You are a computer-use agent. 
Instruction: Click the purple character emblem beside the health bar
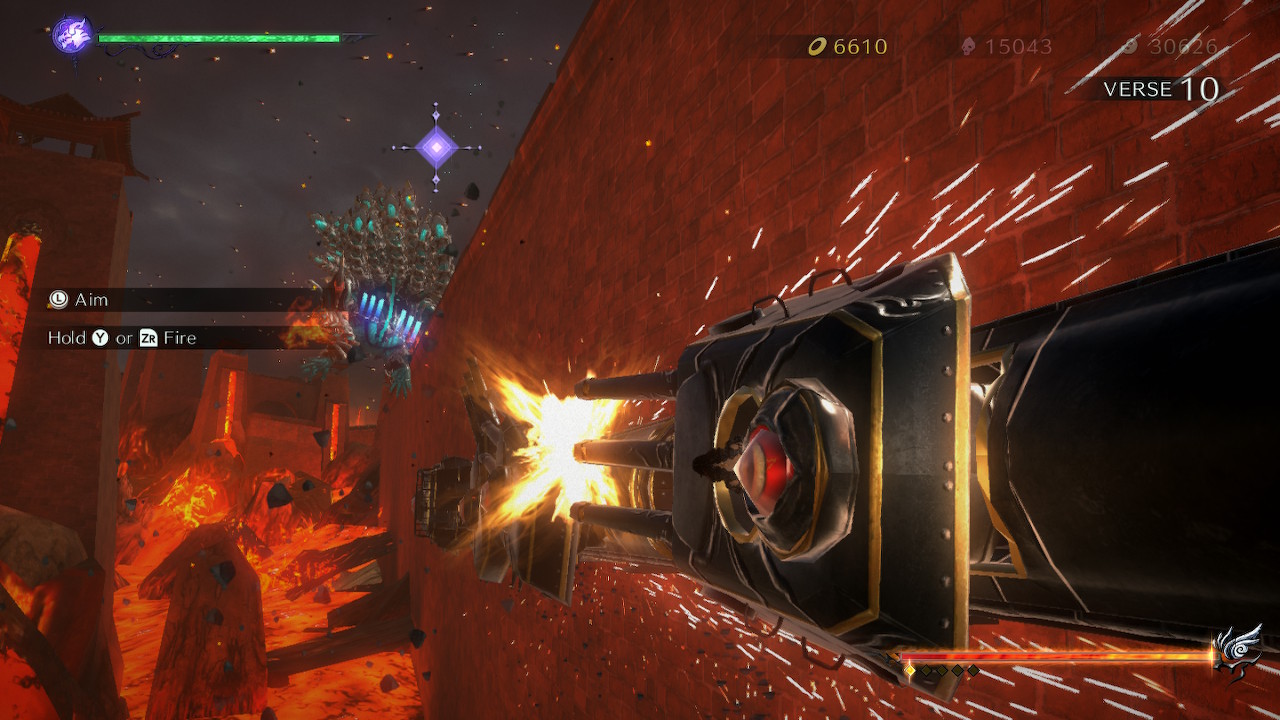72,35
